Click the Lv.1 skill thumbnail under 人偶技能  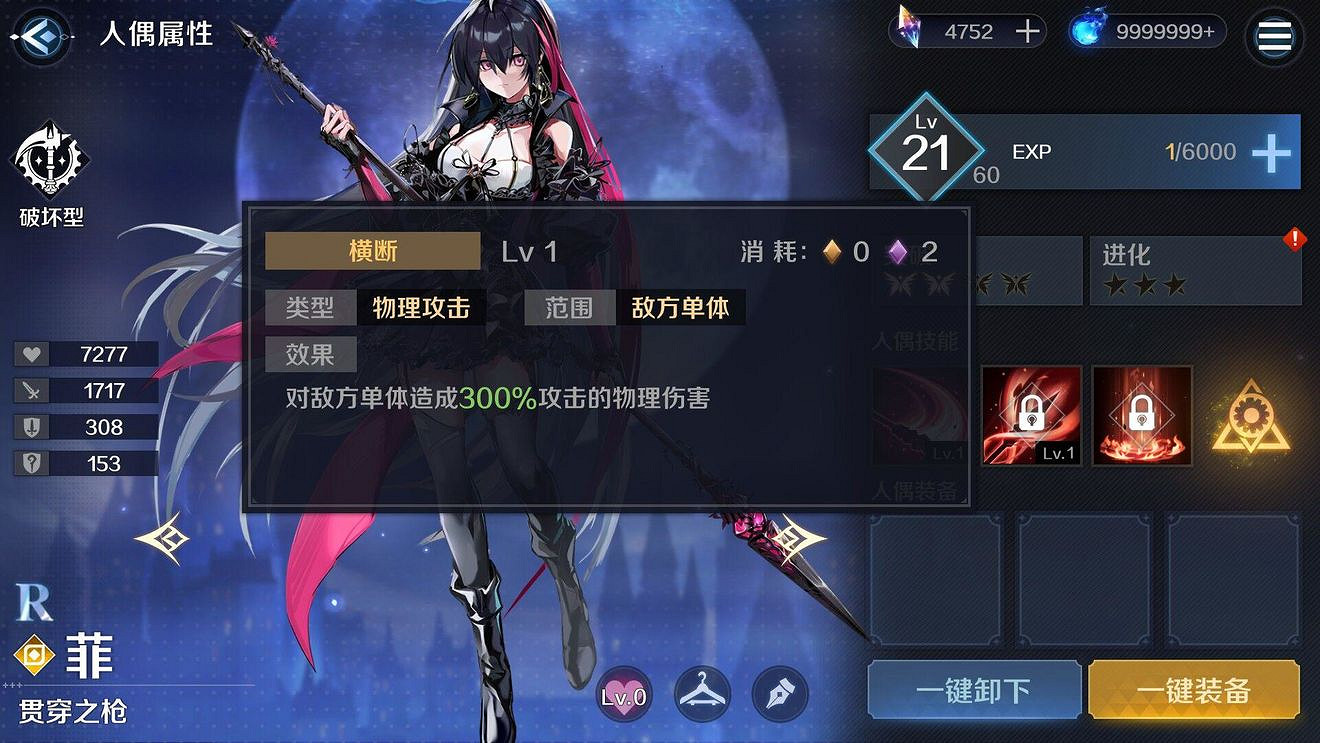pyautogui.click(x=920, y=415)
